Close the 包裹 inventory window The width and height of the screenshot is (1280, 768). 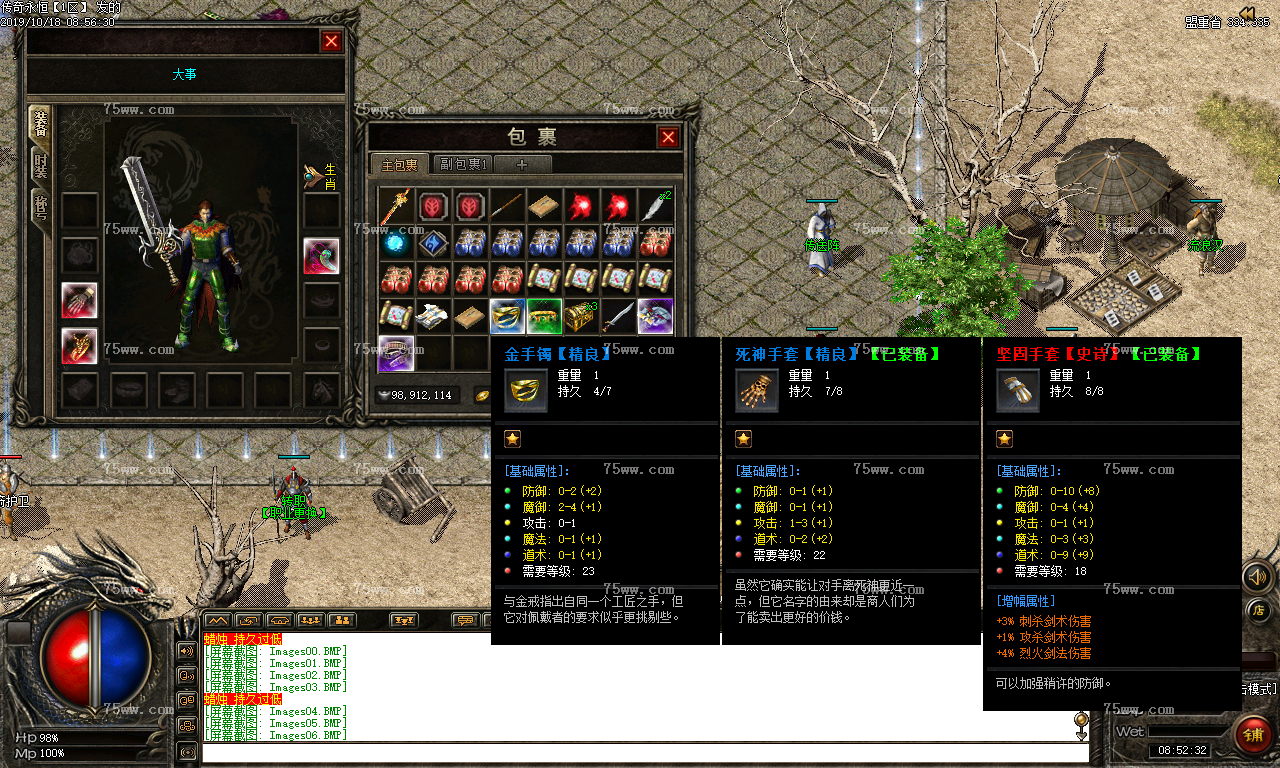click(668, 137)
